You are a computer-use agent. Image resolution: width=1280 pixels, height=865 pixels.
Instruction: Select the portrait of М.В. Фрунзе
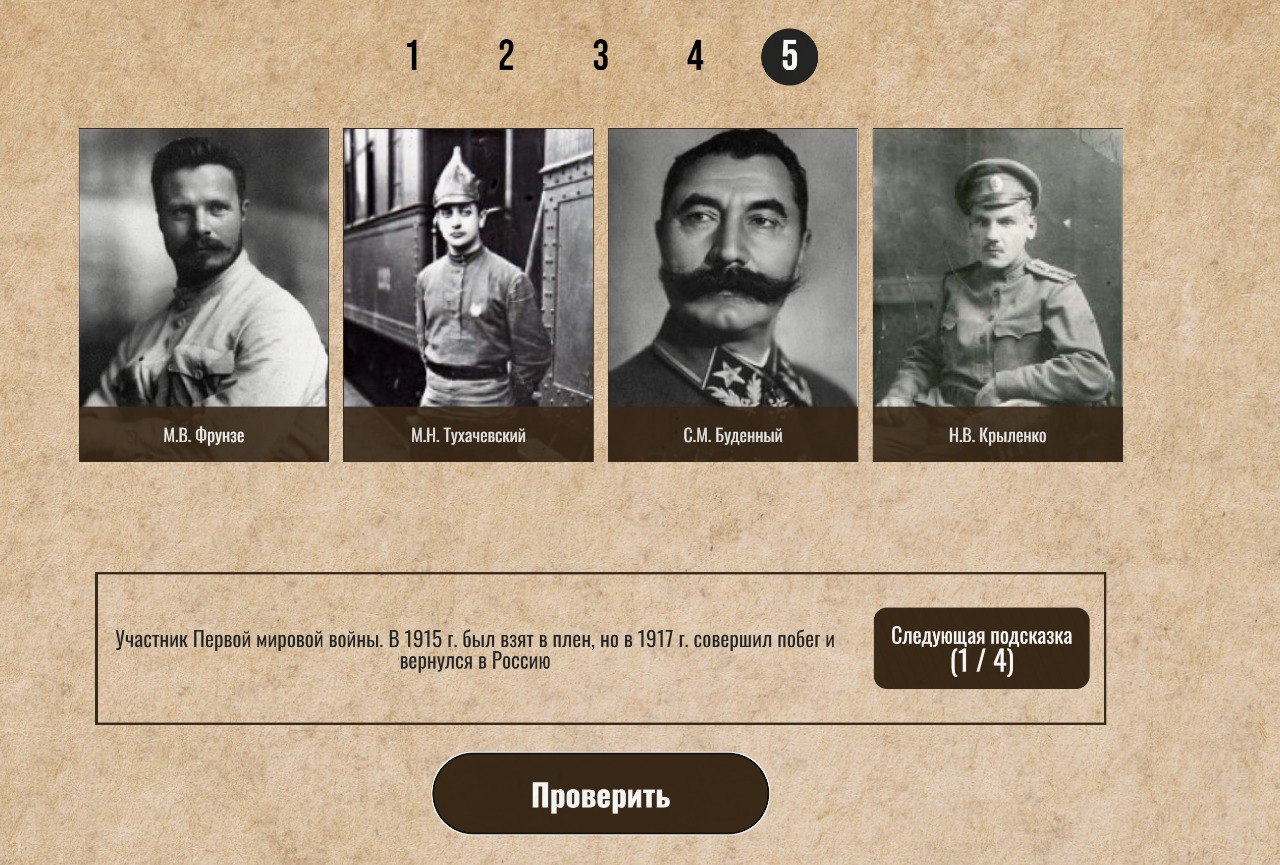(202, 280)
